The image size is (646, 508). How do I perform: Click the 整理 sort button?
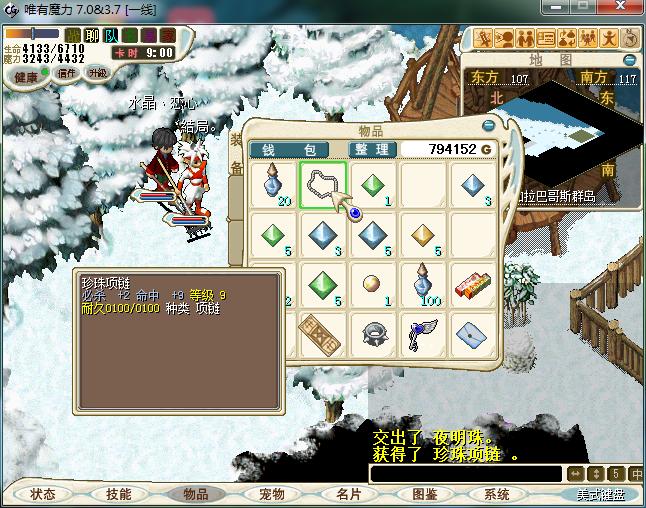(371, 149)
